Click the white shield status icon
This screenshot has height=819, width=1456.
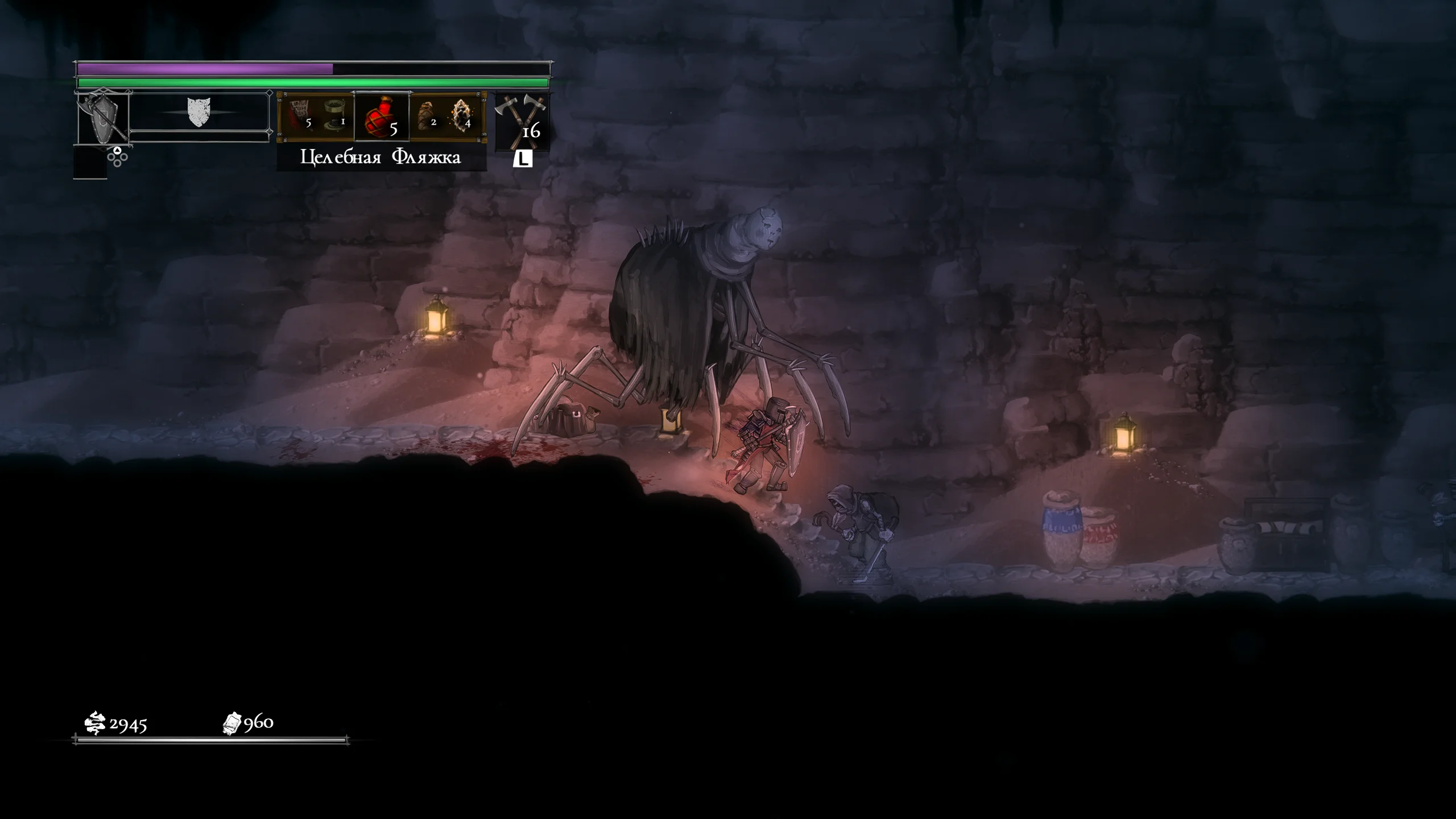(x=198, y=112)
